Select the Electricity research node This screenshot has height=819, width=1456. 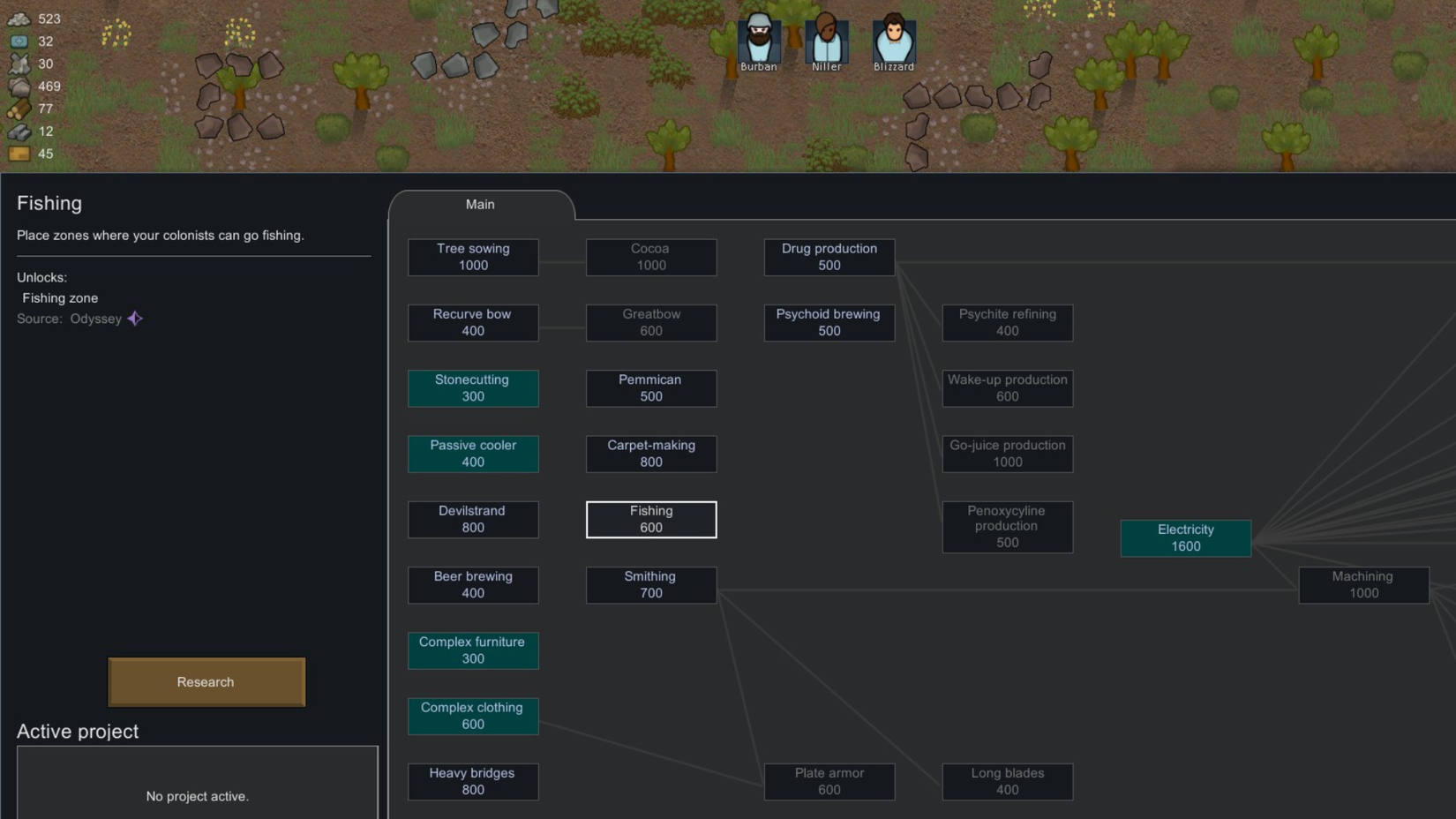click(1185, 537)
